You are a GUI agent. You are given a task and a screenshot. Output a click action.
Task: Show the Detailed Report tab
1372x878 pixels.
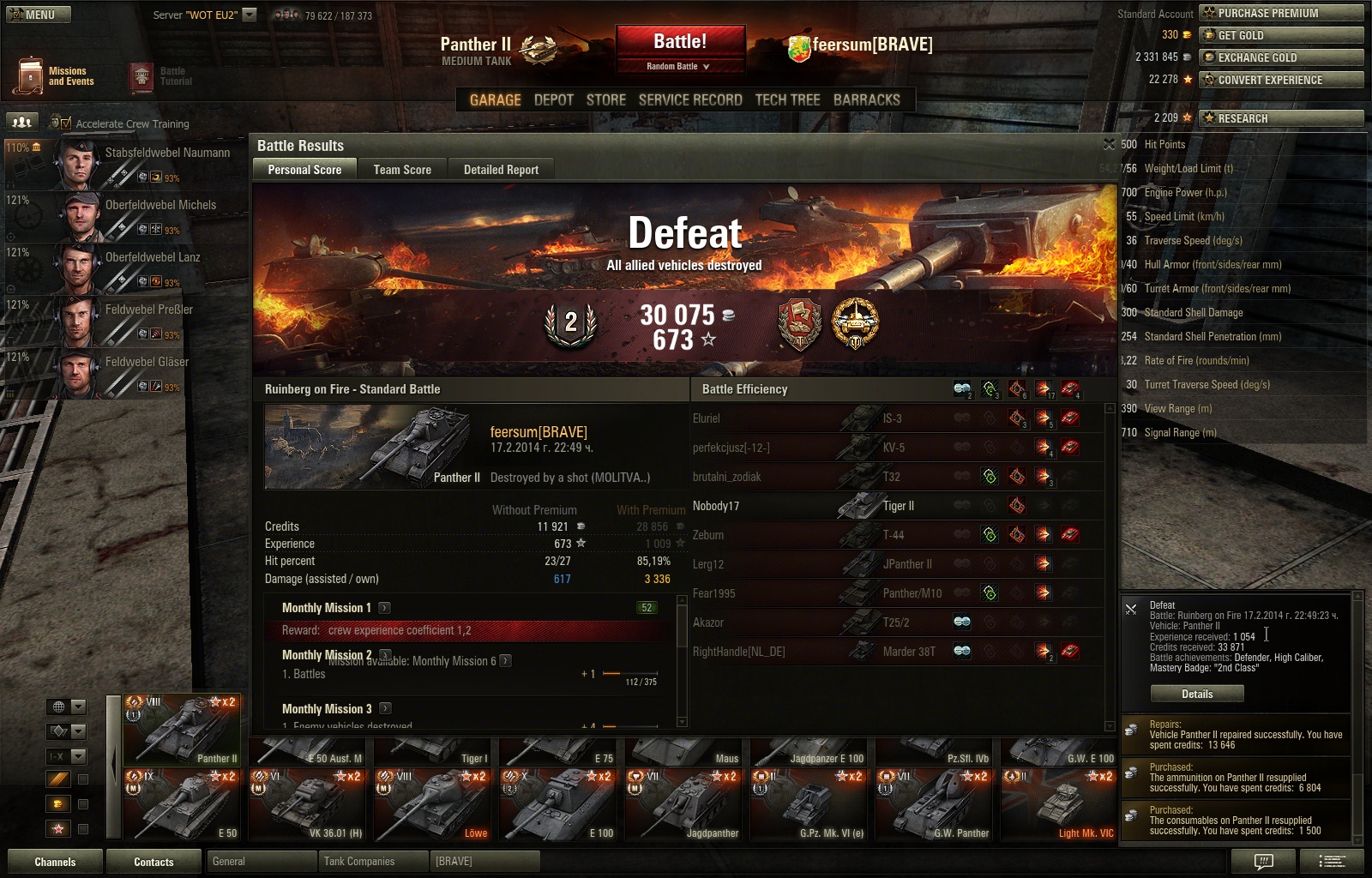pos(501,170)
